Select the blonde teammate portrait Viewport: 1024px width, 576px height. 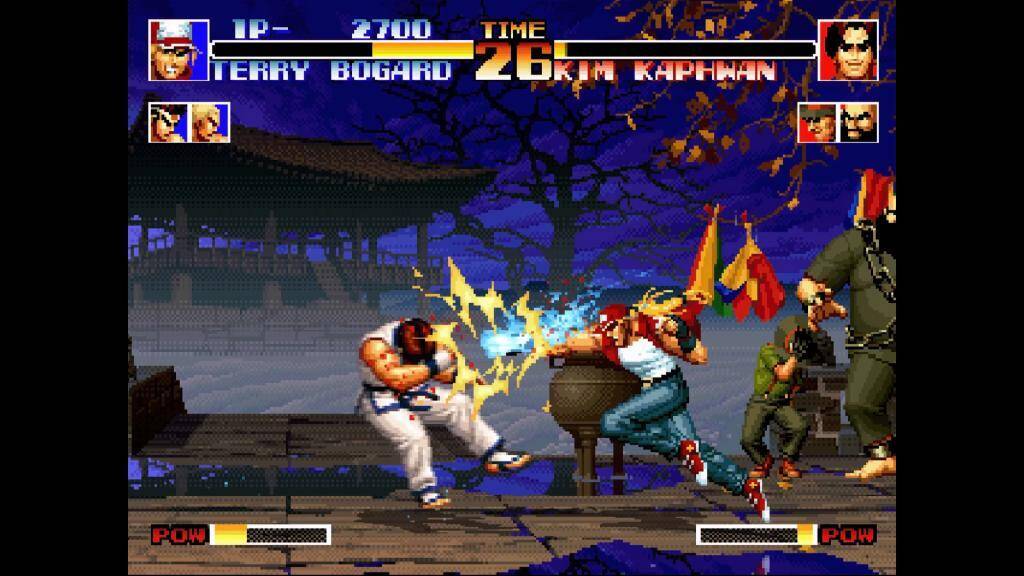coord(210,122)
